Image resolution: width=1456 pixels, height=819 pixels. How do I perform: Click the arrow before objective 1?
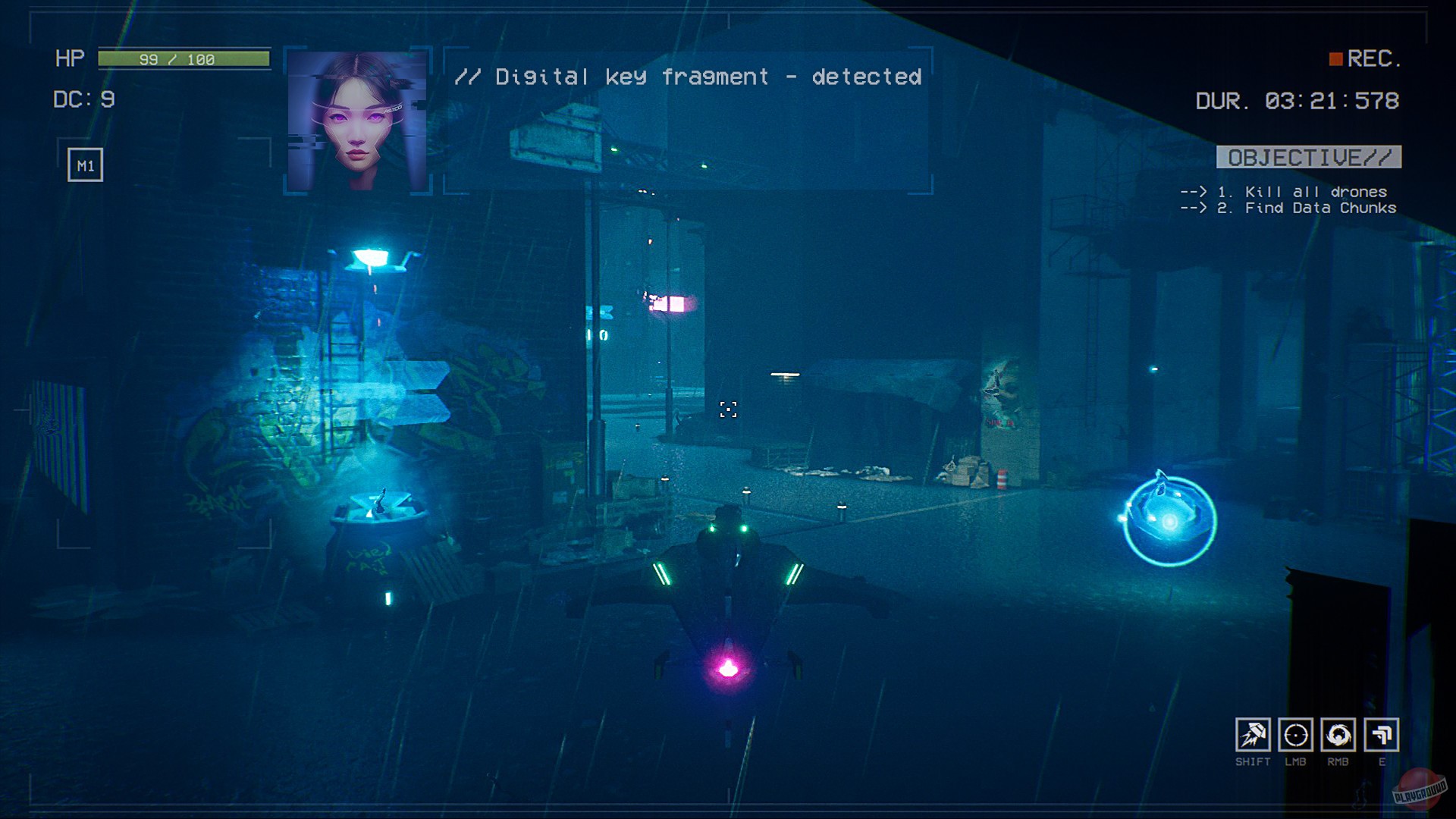(1194, 192)
